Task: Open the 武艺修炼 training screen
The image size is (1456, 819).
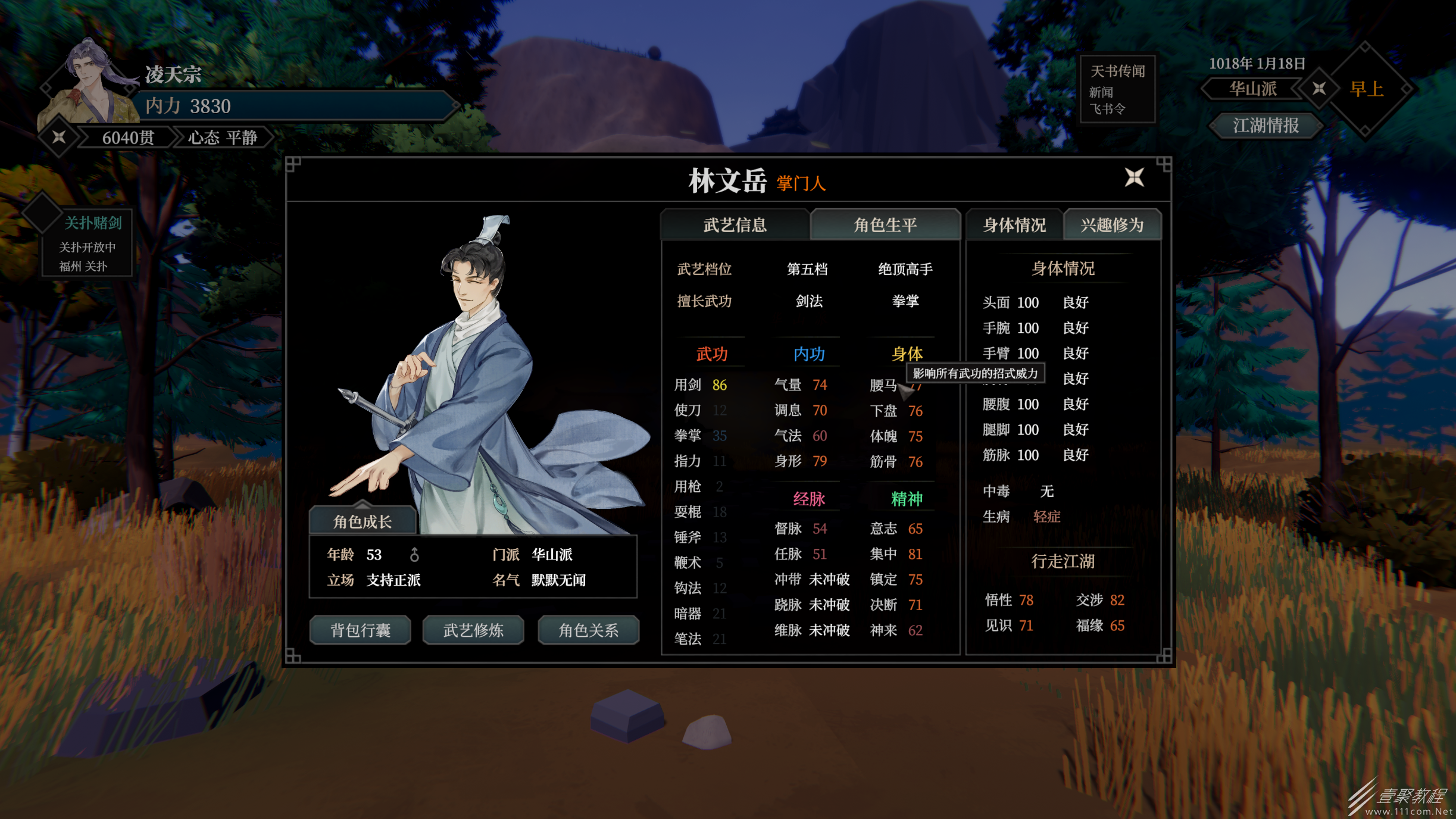Action: tap(473, 630)
